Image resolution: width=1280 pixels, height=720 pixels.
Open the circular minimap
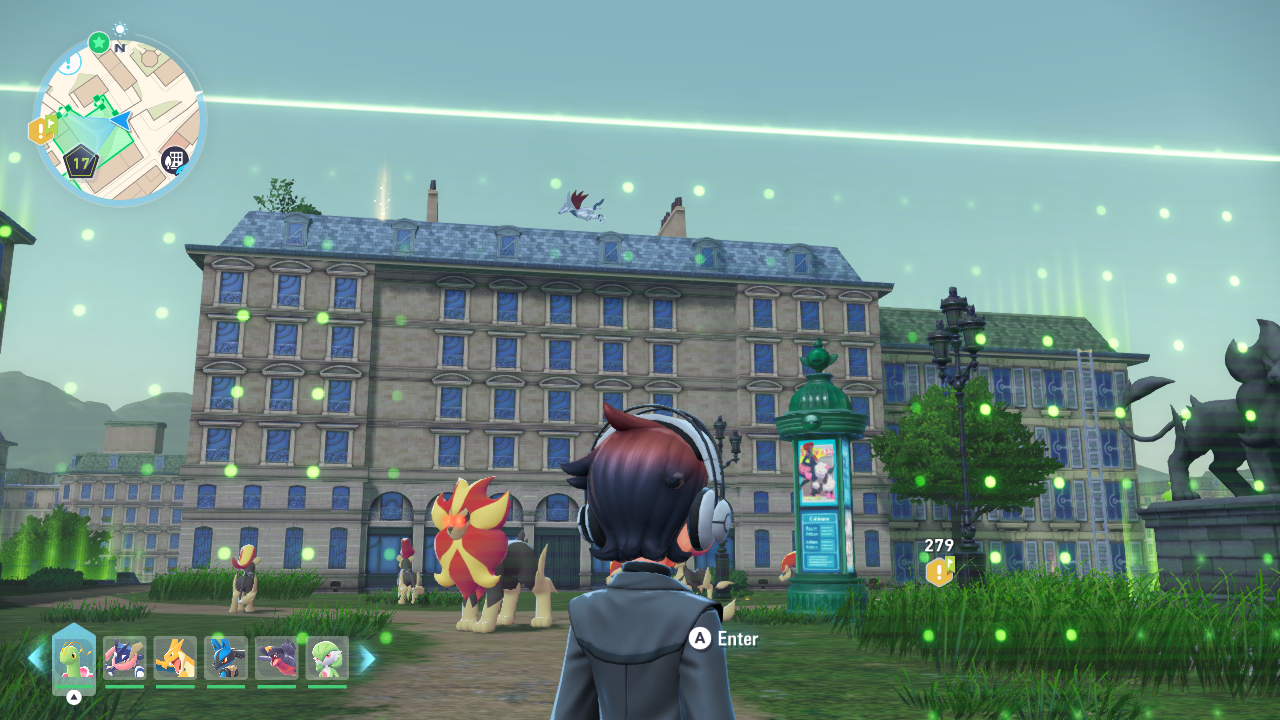point(120,120)
